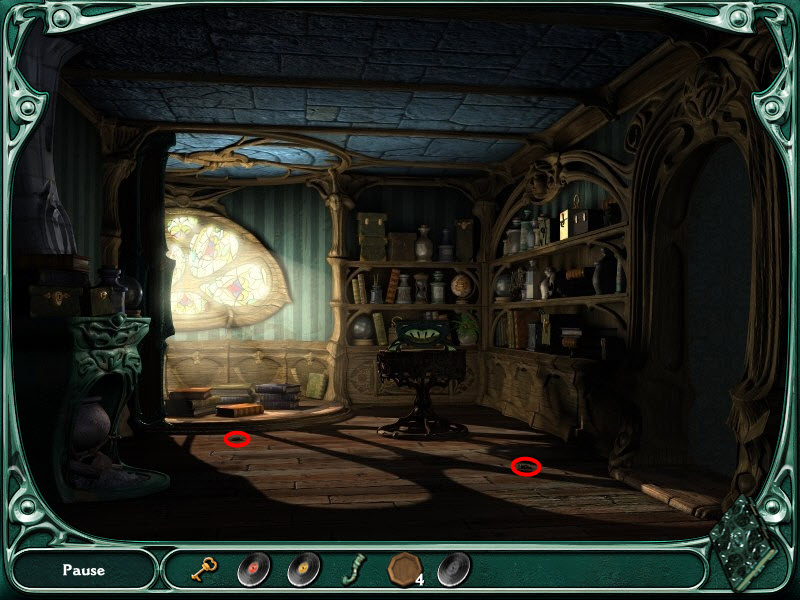Choose the yellow-label vinyl record

click(x=304, y=570)
